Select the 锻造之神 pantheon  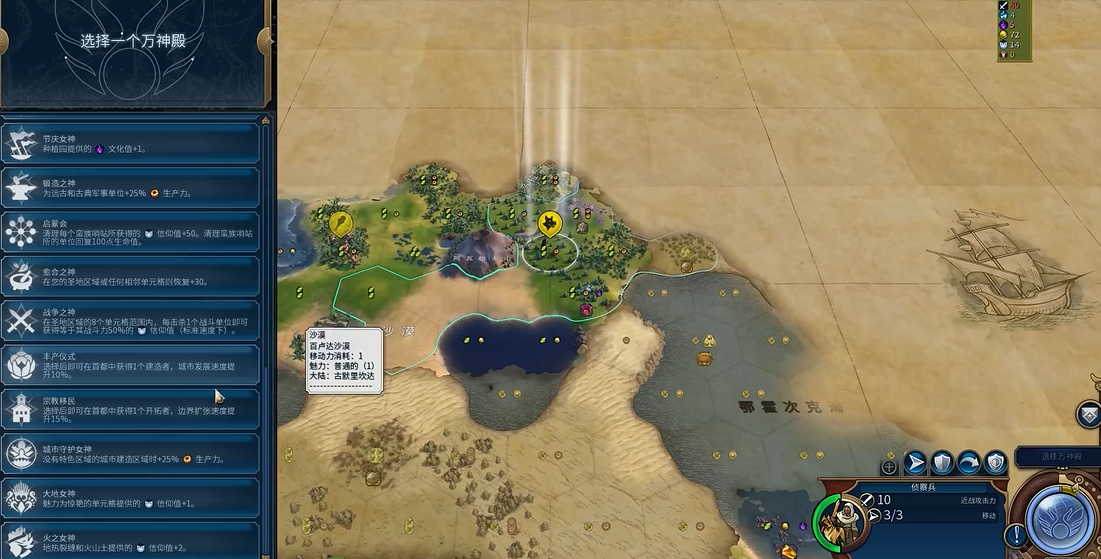coord(131,188)
